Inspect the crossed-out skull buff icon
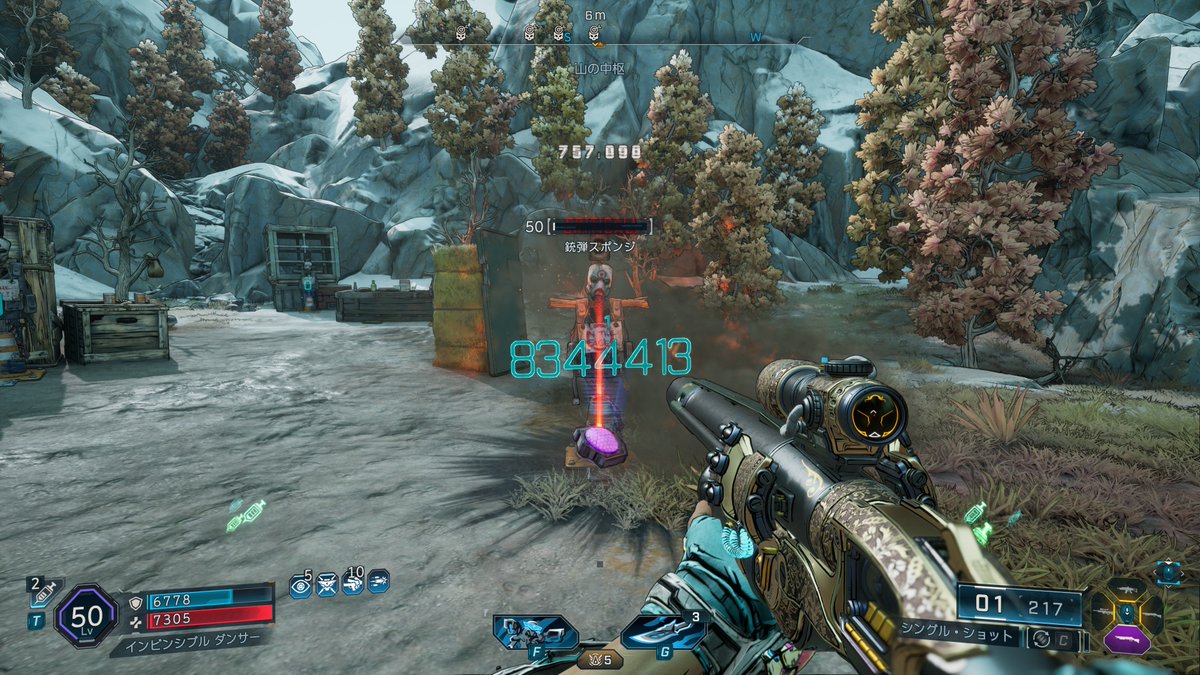 point(326,584)
